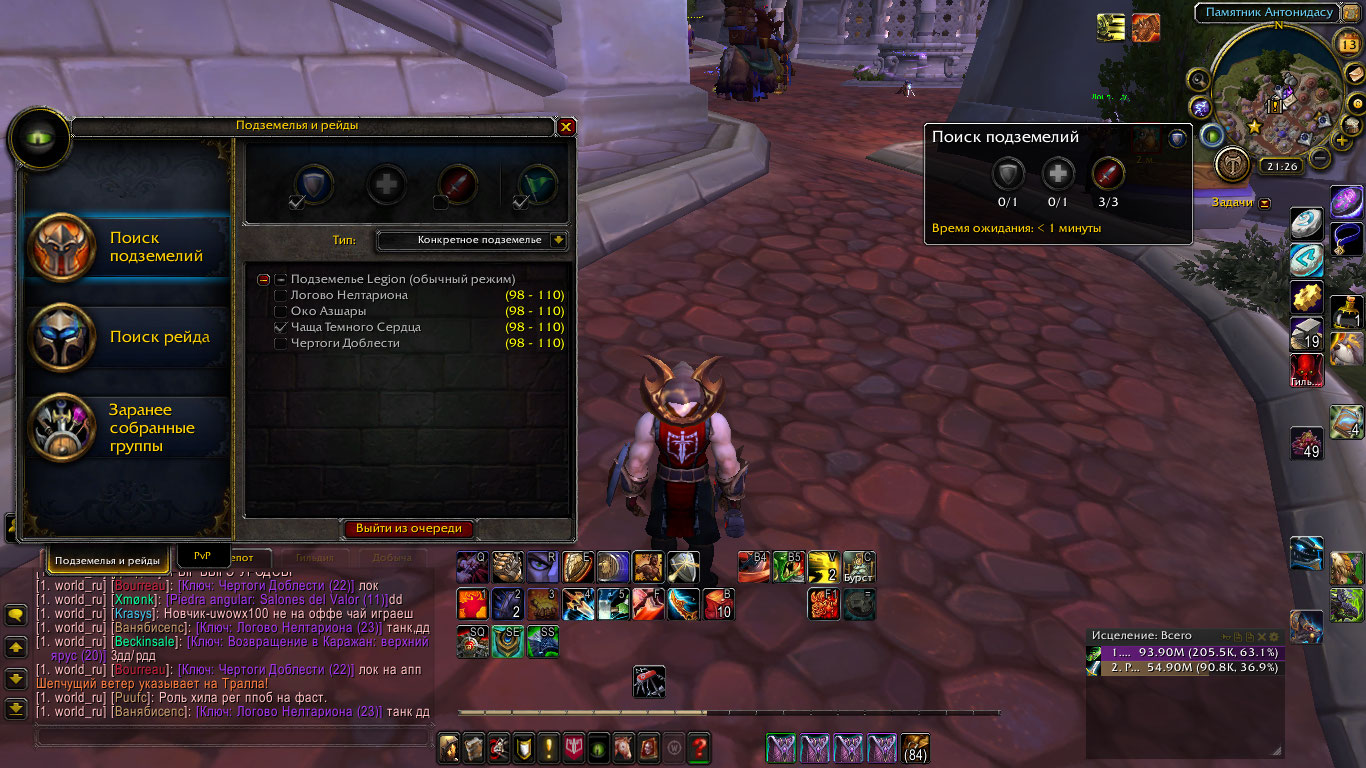Open Заранее собранные группы section
1366x768 pixels.
coord(128,428)
